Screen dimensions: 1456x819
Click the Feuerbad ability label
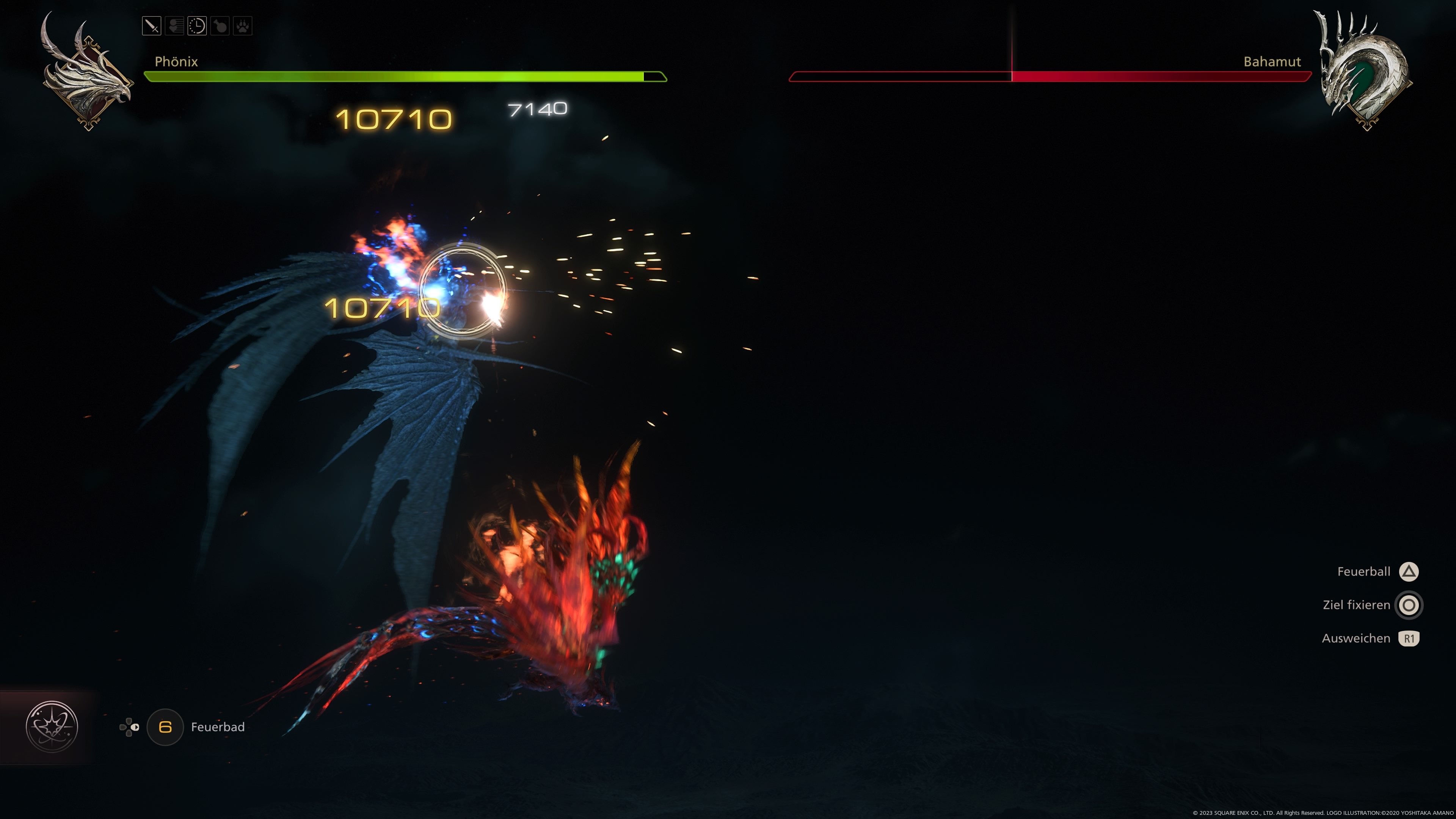[x=218, y=728]
